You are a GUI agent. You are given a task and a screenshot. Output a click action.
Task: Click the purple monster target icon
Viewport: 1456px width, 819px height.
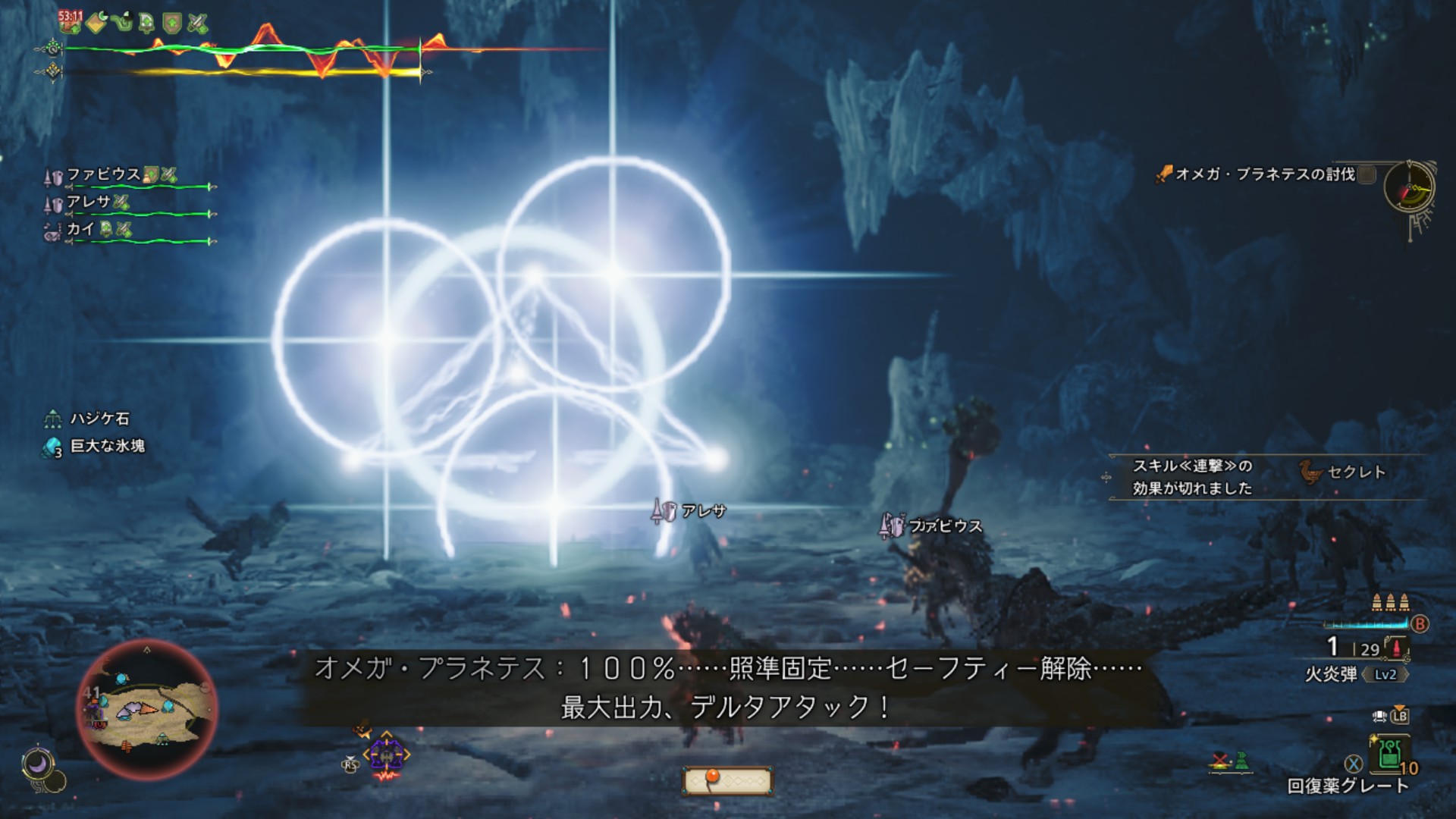click(386, 756)
